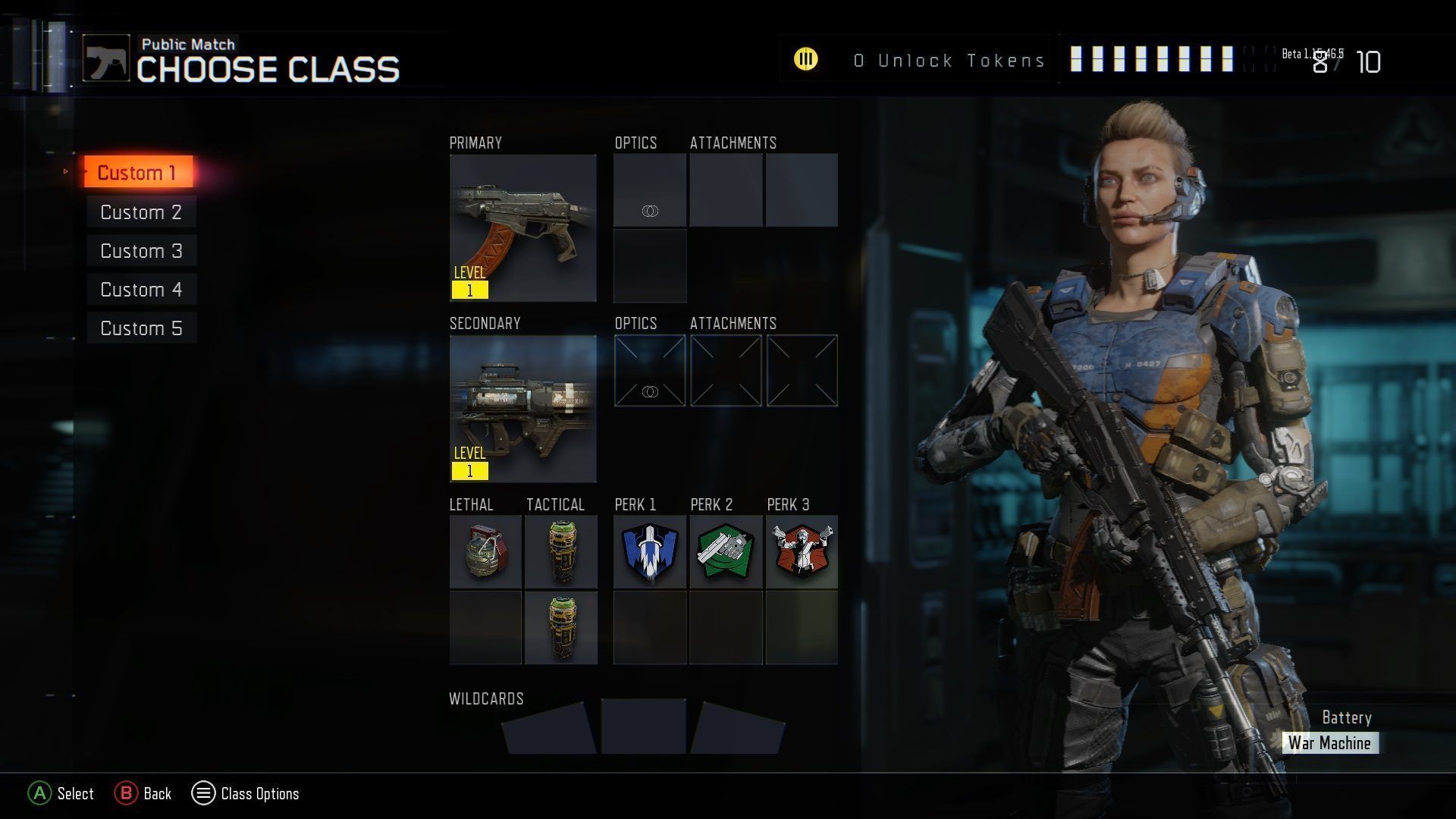
Task: Select the Perk 2 green icon
Action: (726, 552)
